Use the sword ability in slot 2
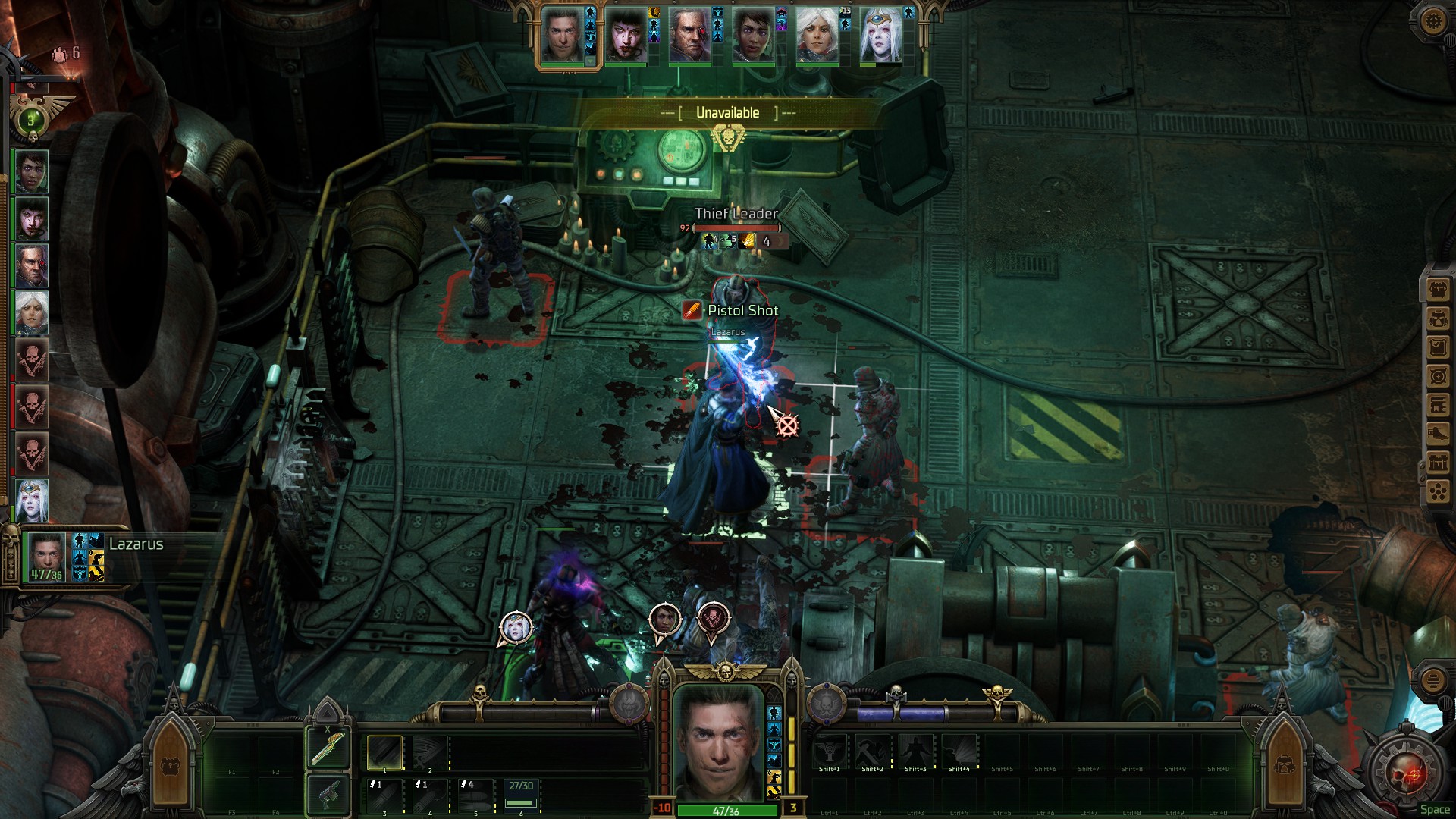This screenshot has width=1456, height=819. tap(430, 752)
